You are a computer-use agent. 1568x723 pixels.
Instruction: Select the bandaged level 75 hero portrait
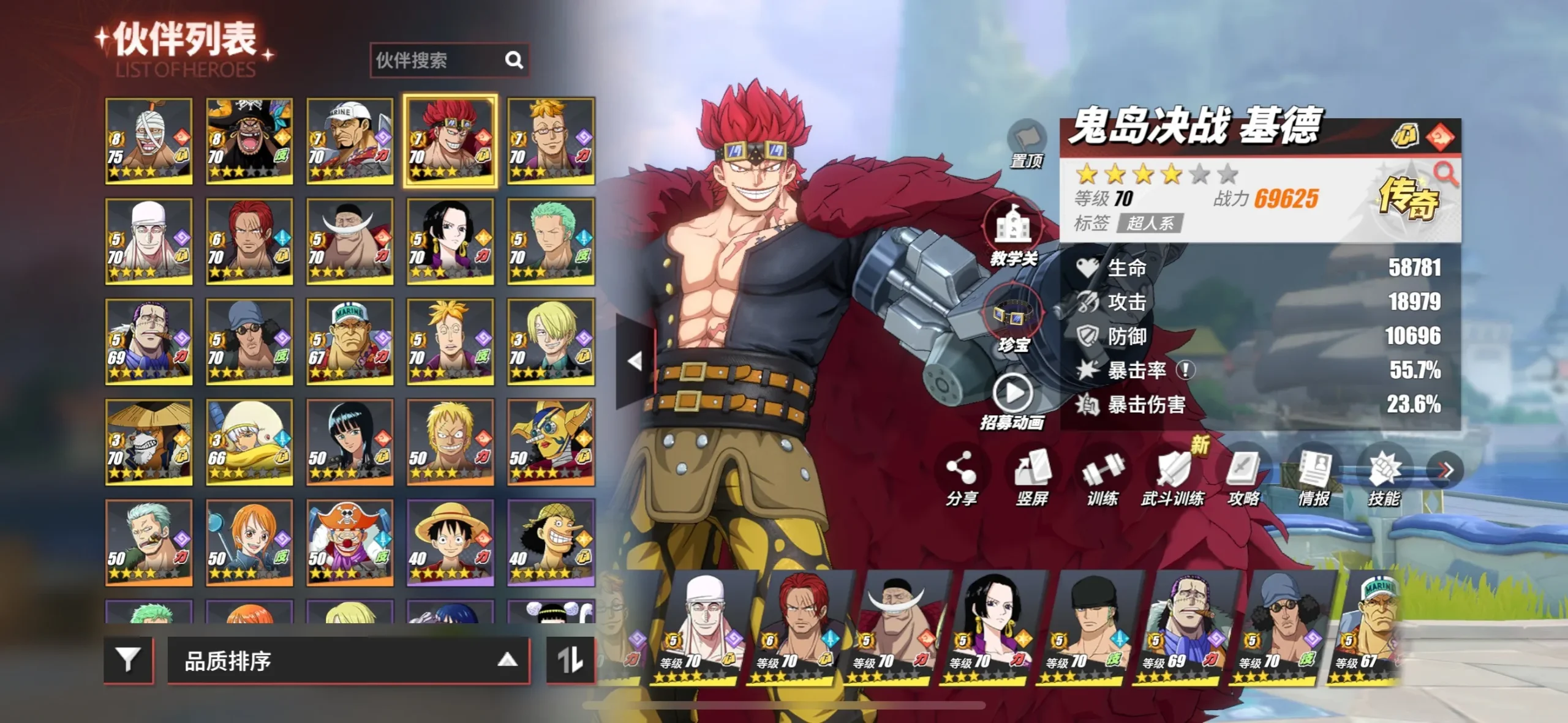(149, 141)
